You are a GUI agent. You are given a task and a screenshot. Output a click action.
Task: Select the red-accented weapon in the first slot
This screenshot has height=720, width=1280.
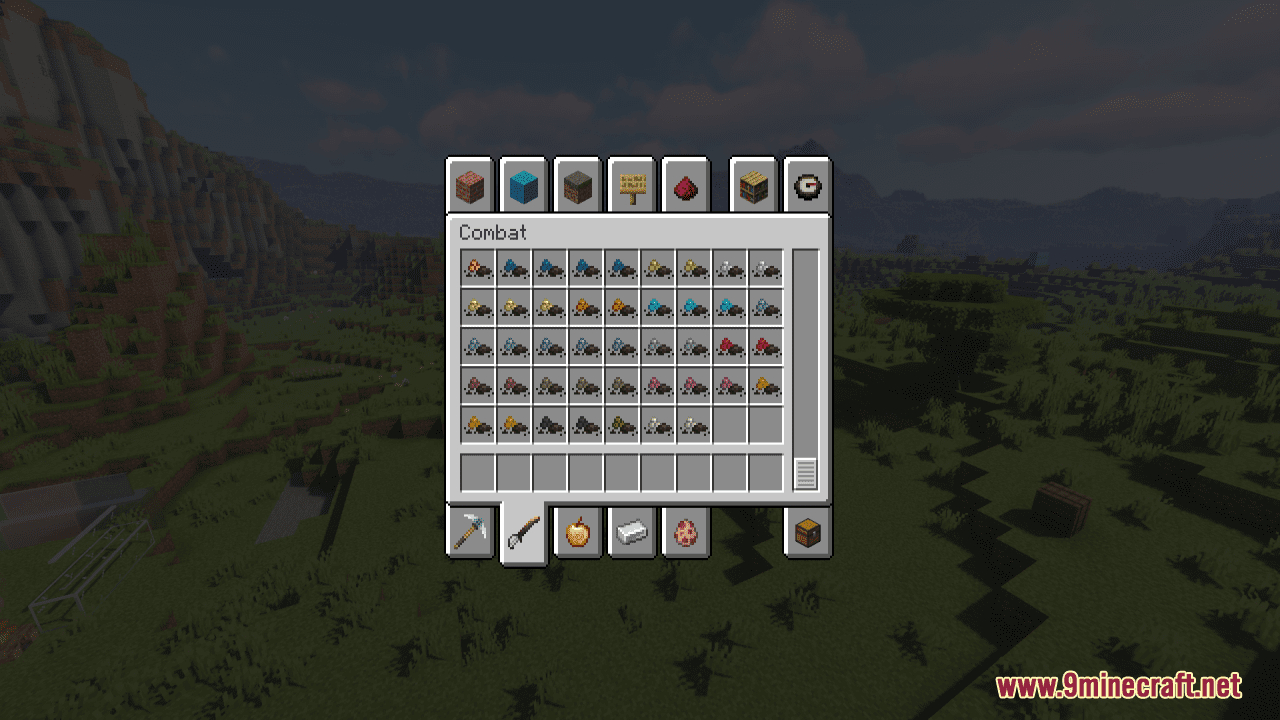[x=476, y=268]
